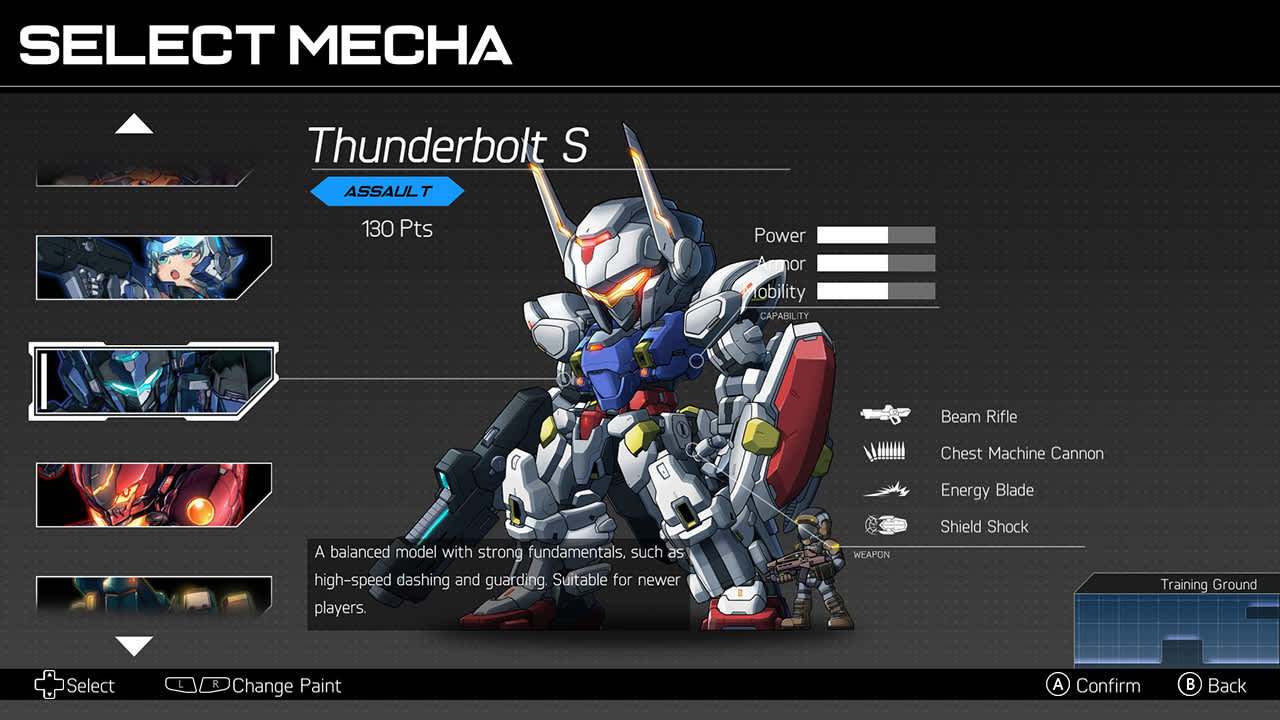Click the Power stat bar

click(x=876, y=235)
